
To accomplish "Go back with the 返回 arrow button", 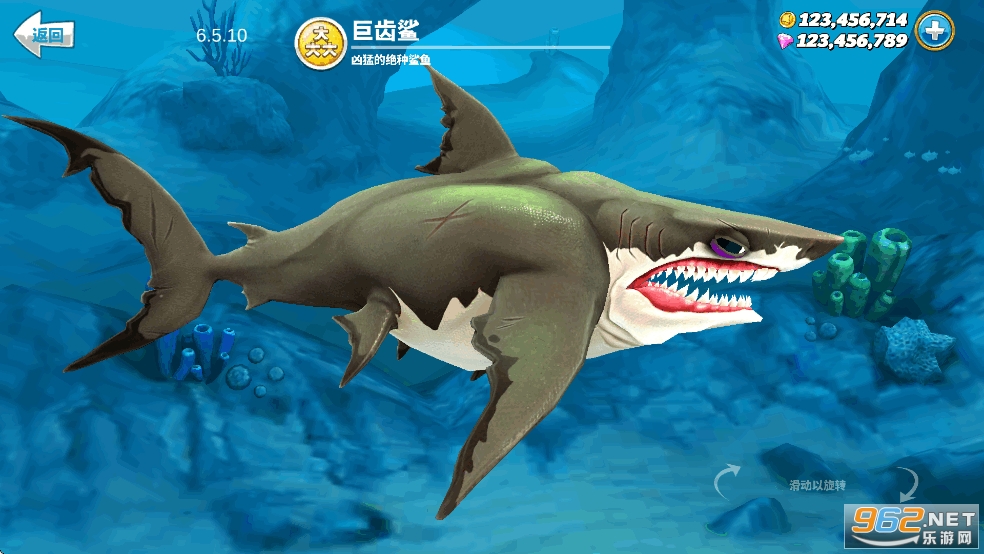I will click(x=44, y=35).
